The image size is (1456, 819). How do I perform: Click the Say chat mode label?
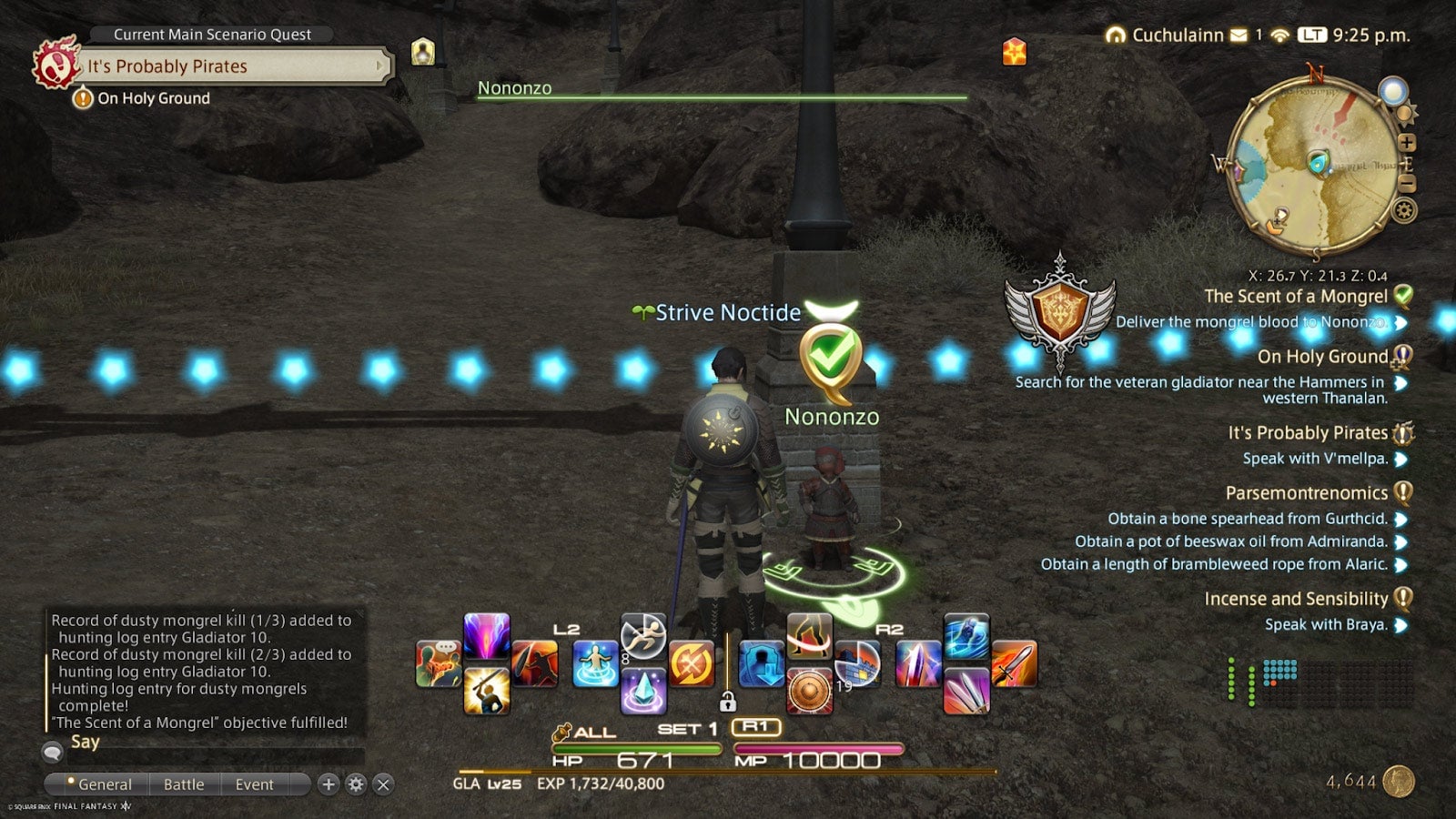84,742
